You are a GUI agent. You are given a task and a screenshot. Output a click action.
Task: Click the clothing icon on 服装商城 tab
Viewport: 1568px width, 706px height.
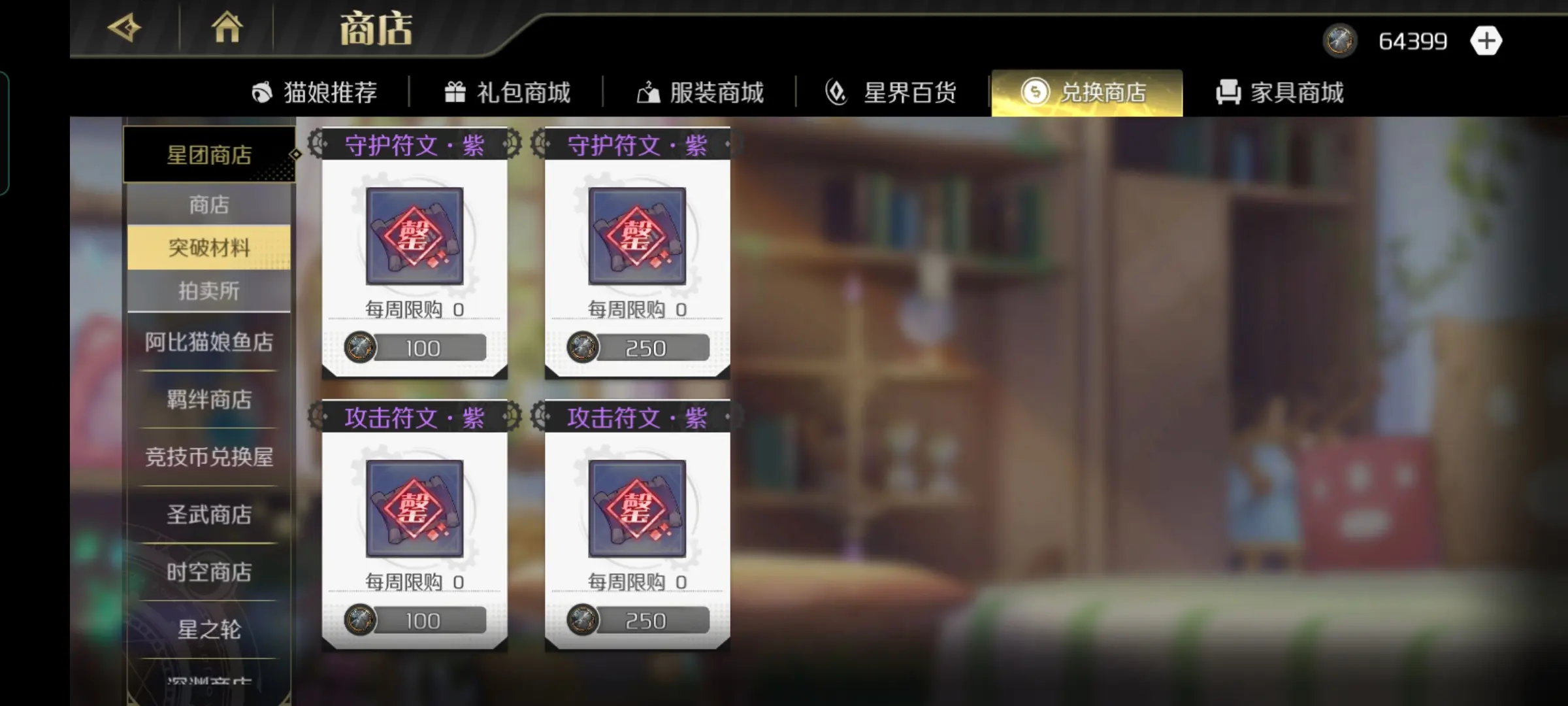click(x=647, y=92)
